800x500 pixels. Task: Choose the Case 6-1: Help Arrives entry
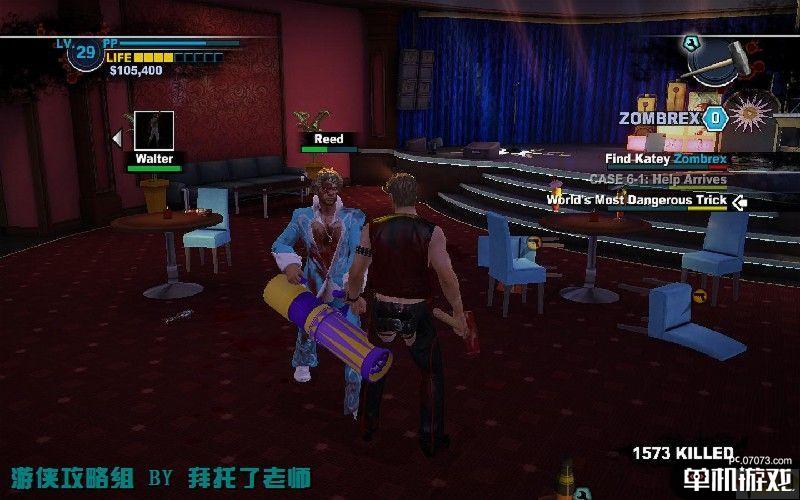[x=658, y=179]
